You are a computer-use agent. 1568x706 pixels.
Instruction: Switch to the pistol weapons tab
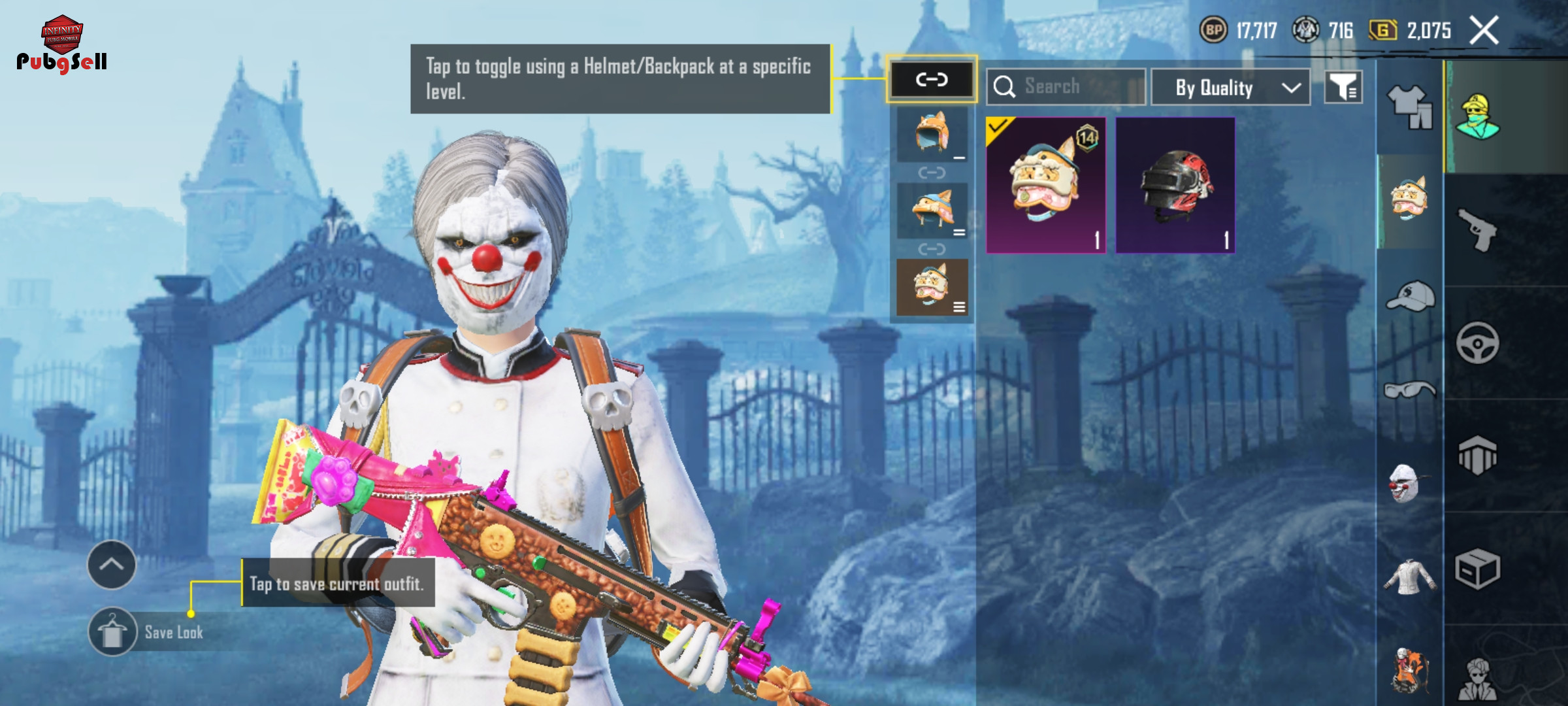[x=1477, y=229]
